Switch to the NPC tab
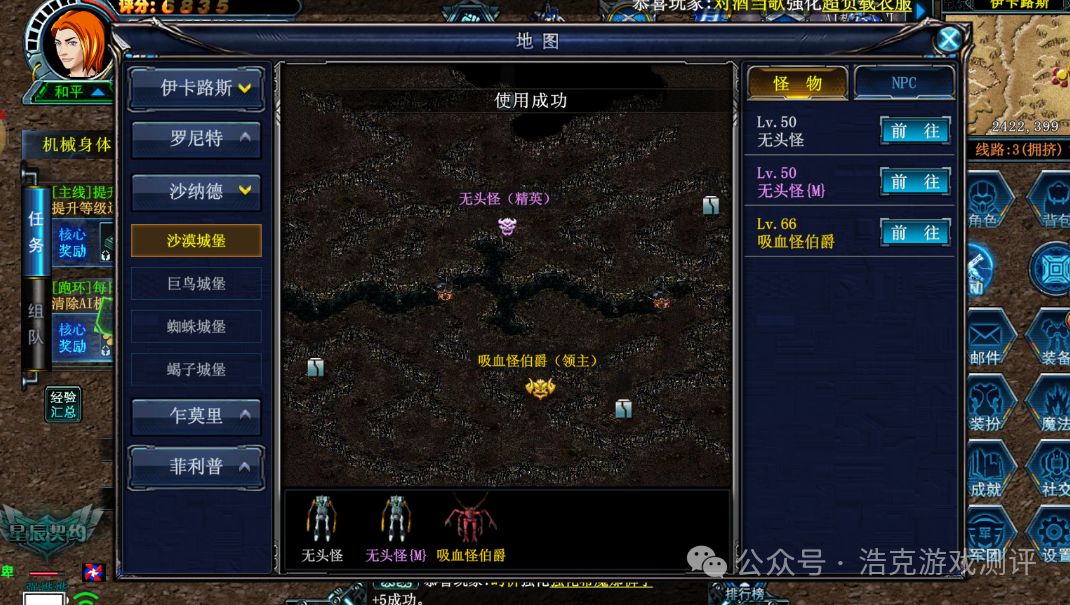The width and height of the screenshot is (1070, 605). coord(904,83)
